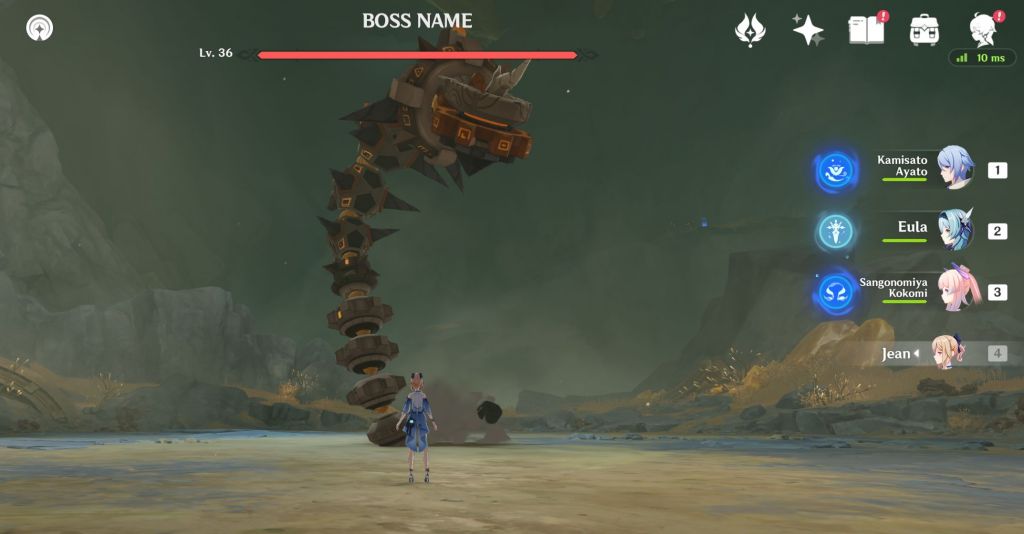
Task: Open the Paimon menu icon
Action: 983,30
